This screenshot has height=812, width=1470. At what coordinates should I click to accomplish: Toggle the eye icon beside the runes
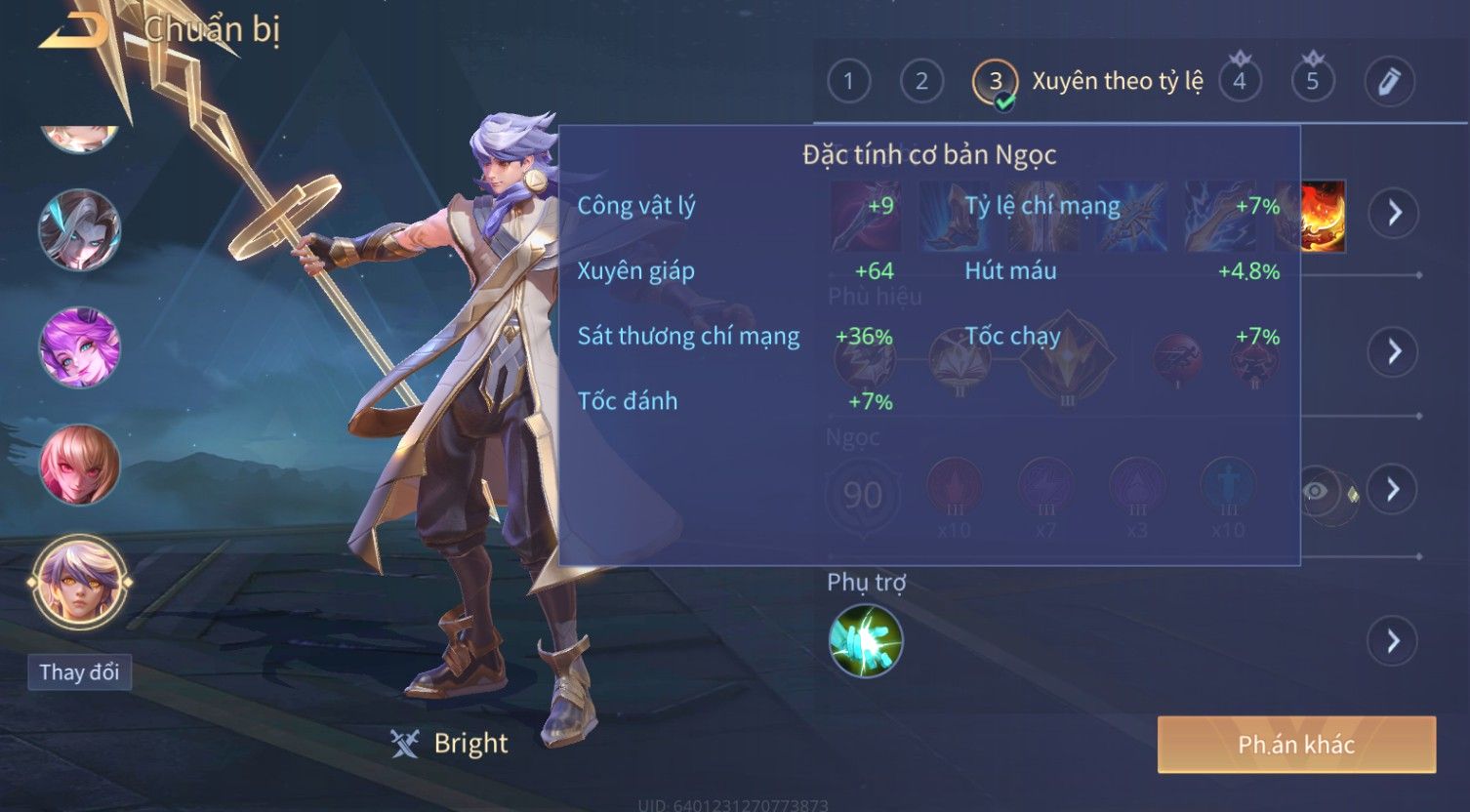tap(1316, 490)
